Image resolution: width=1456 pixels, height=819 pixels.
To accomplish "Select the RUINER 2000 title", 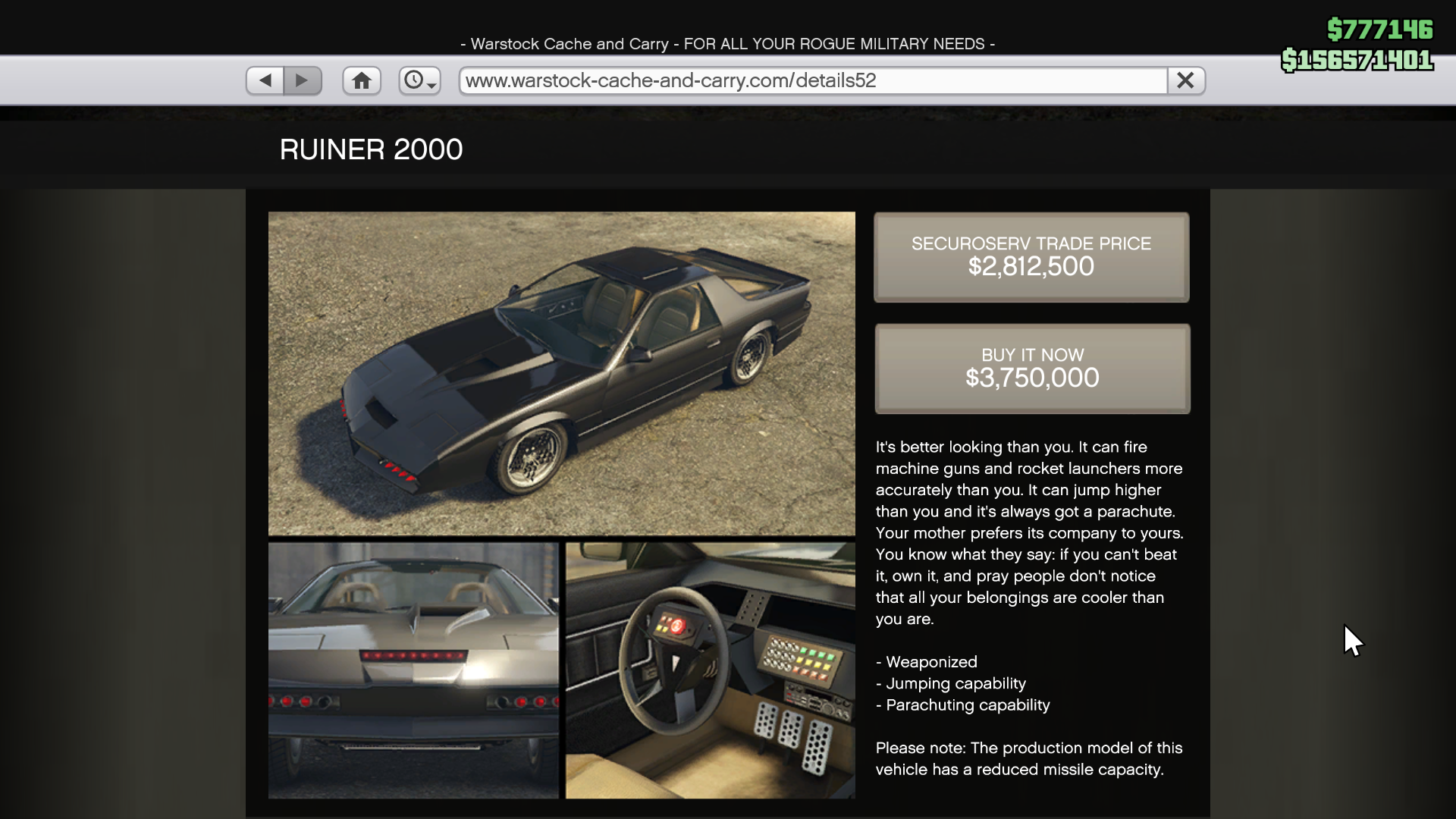I will pos(371,149).
